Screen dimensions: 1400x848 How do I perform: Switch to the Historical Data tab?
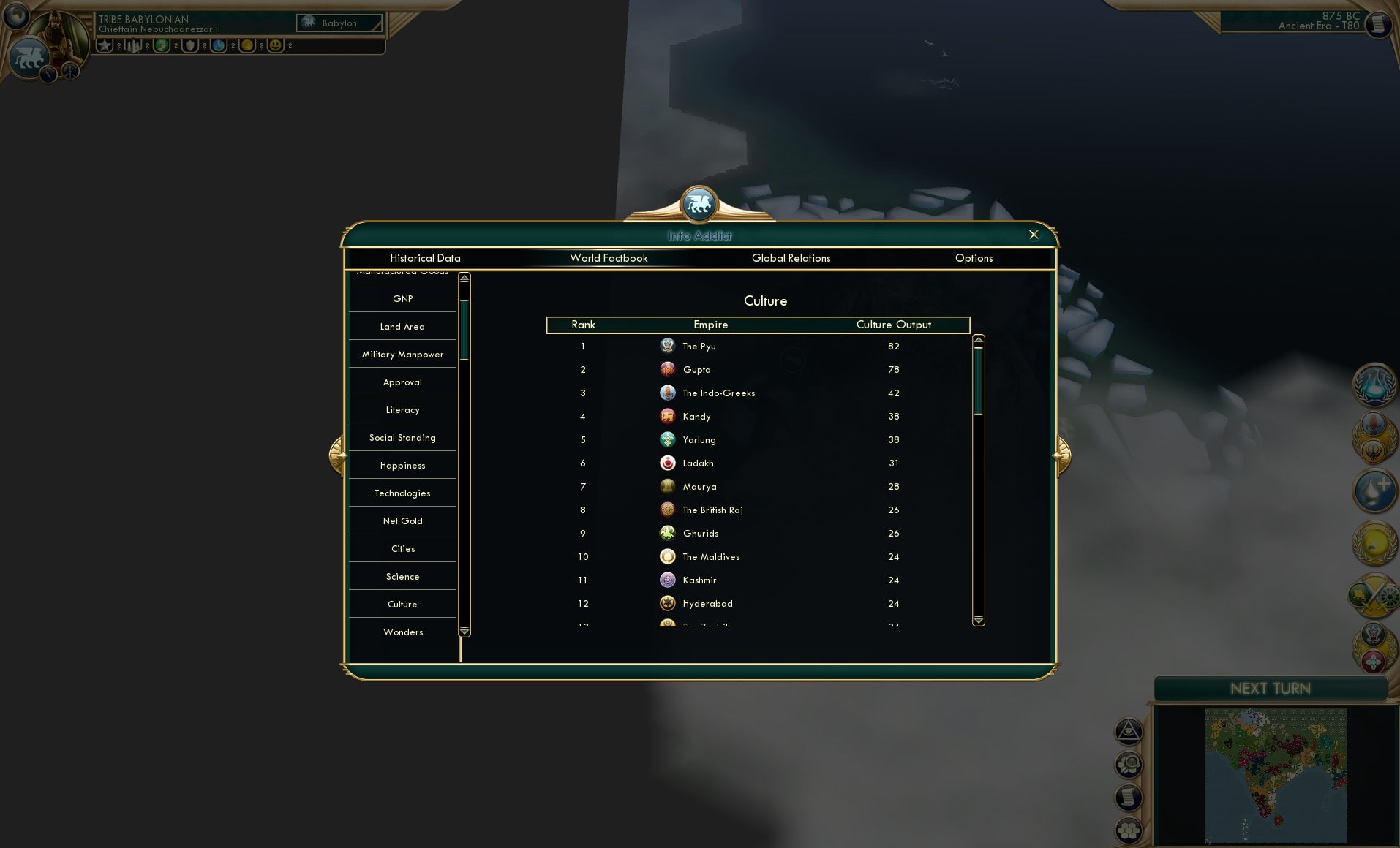426,258
